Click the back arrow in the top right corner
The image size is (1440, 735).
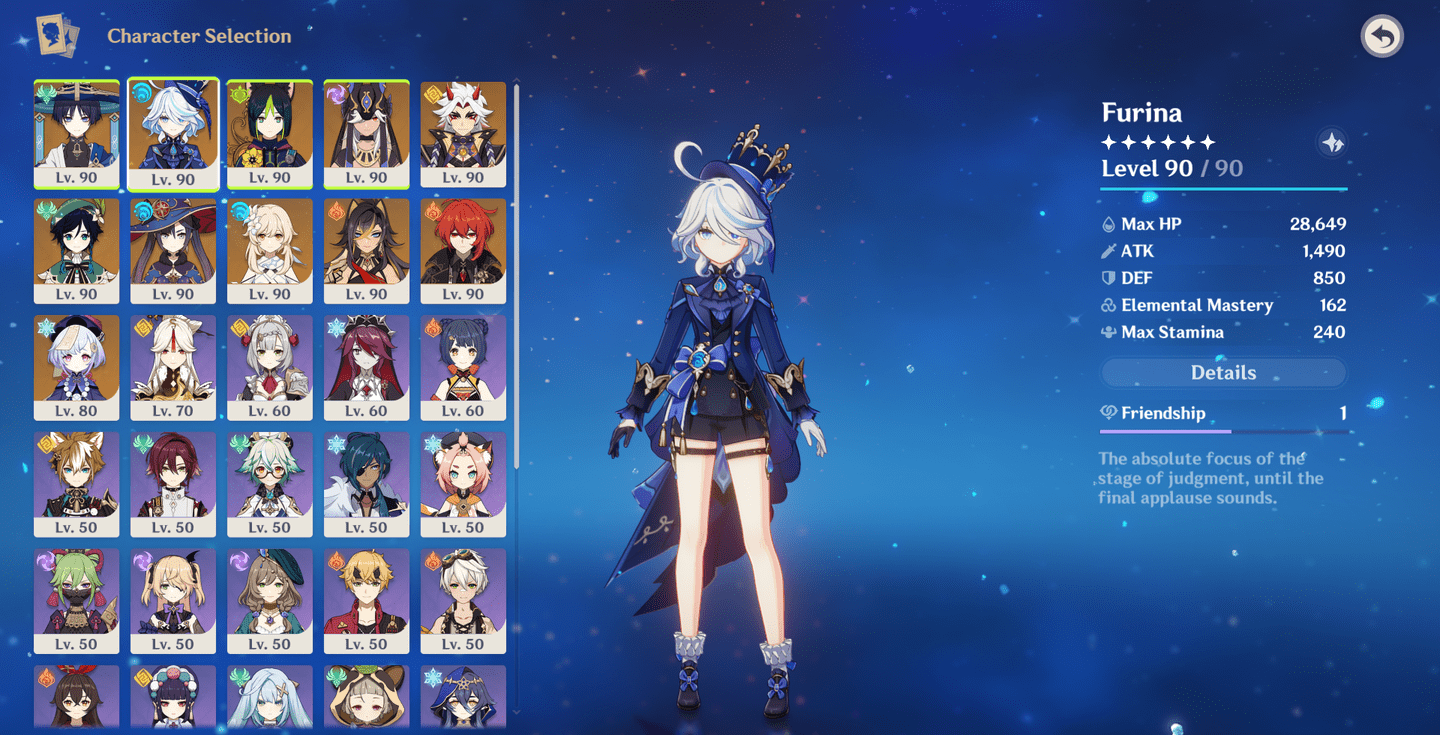1382,35
